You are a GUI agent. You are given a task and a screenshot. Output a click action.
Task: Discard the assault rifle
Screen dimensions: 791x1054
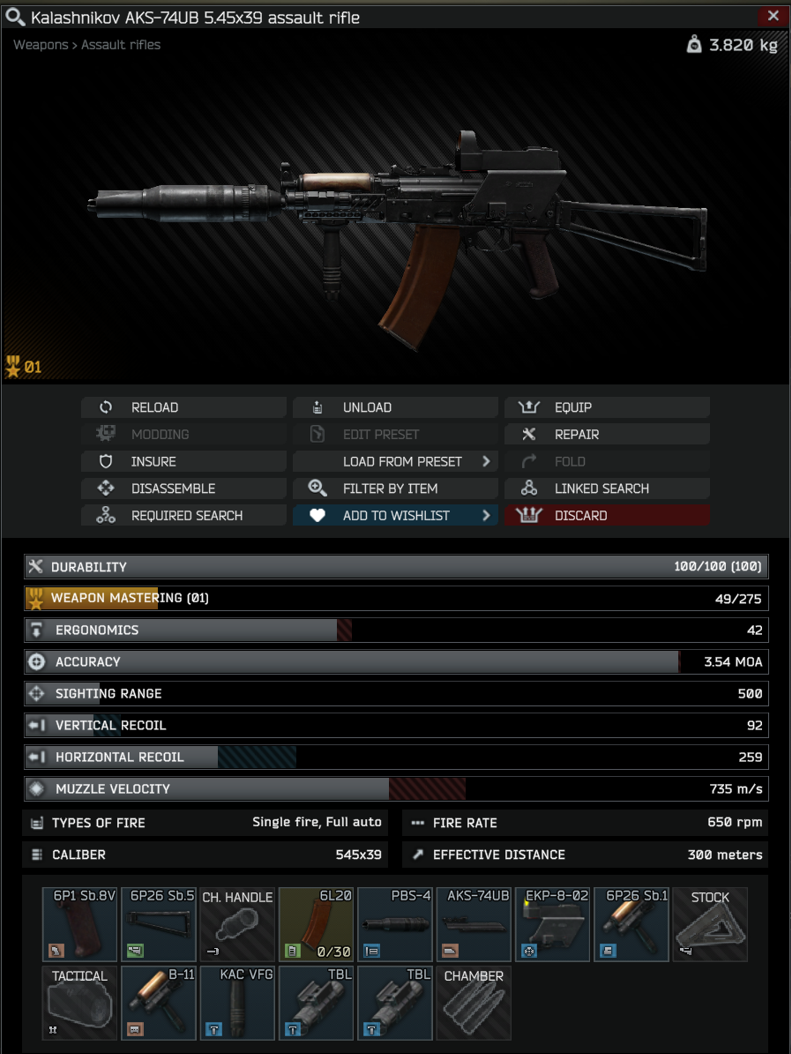pyautogui.click(x=607, y=516)
